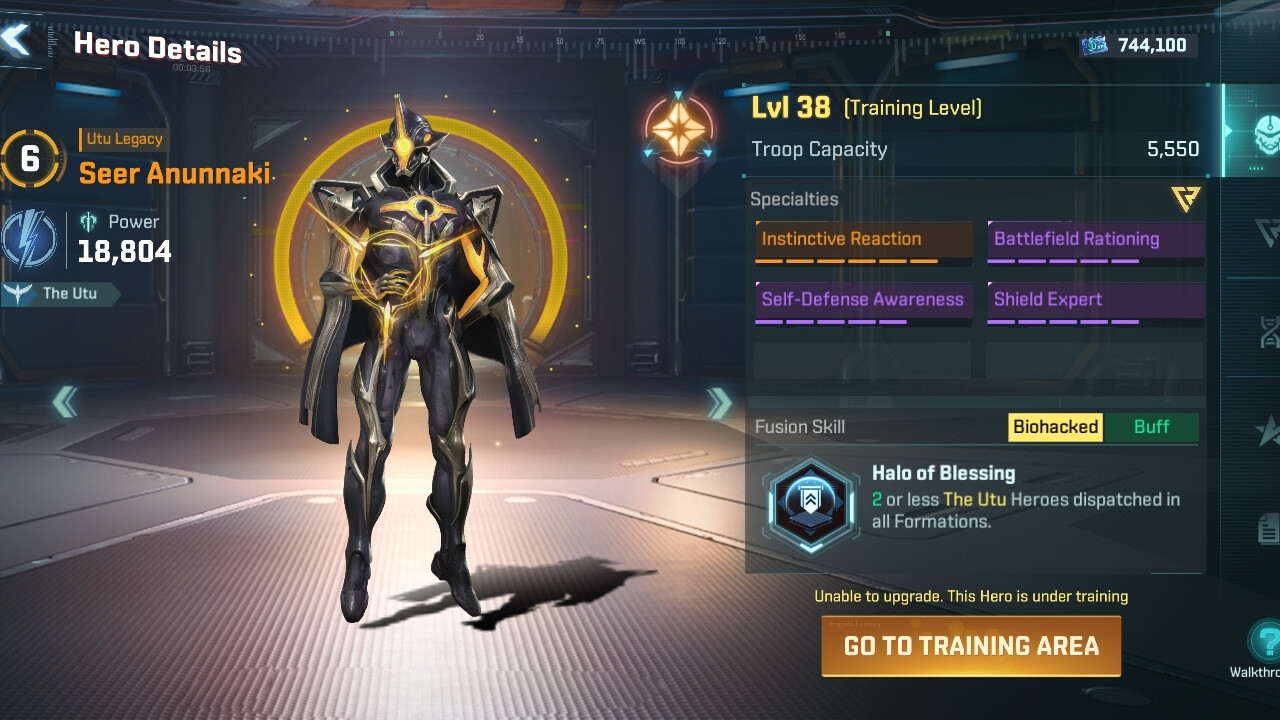This screenshot has height=720, width=1280.
Task: Click the 744,100 currency counter
Action: pos(1138,45)
